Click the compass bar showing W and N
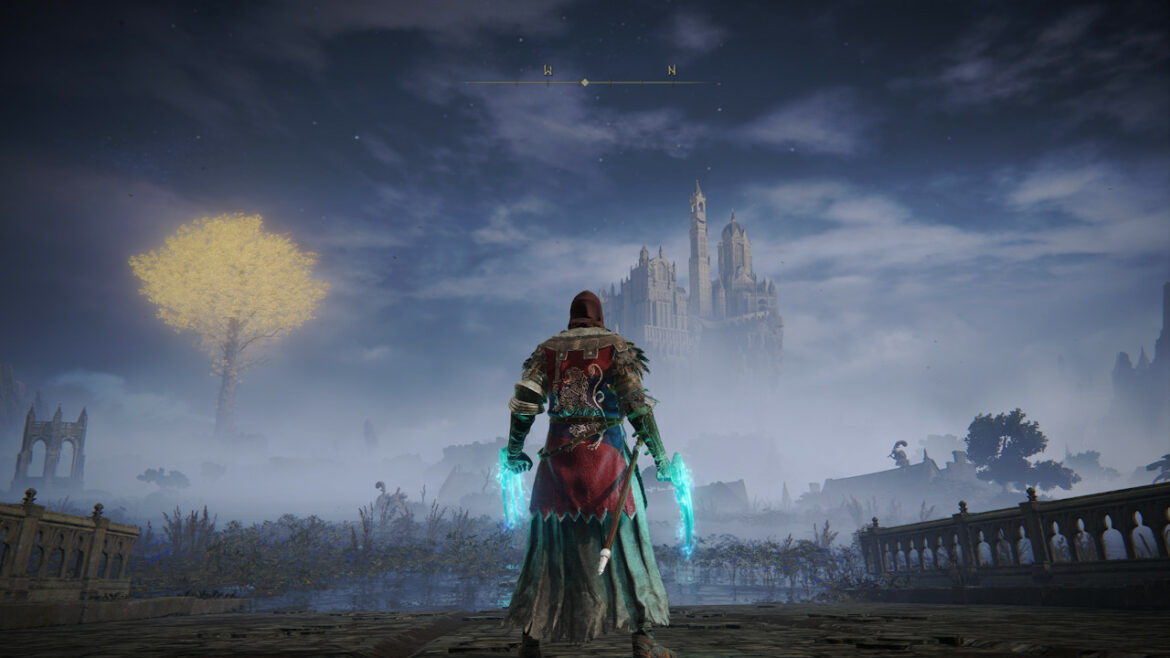 585,81
